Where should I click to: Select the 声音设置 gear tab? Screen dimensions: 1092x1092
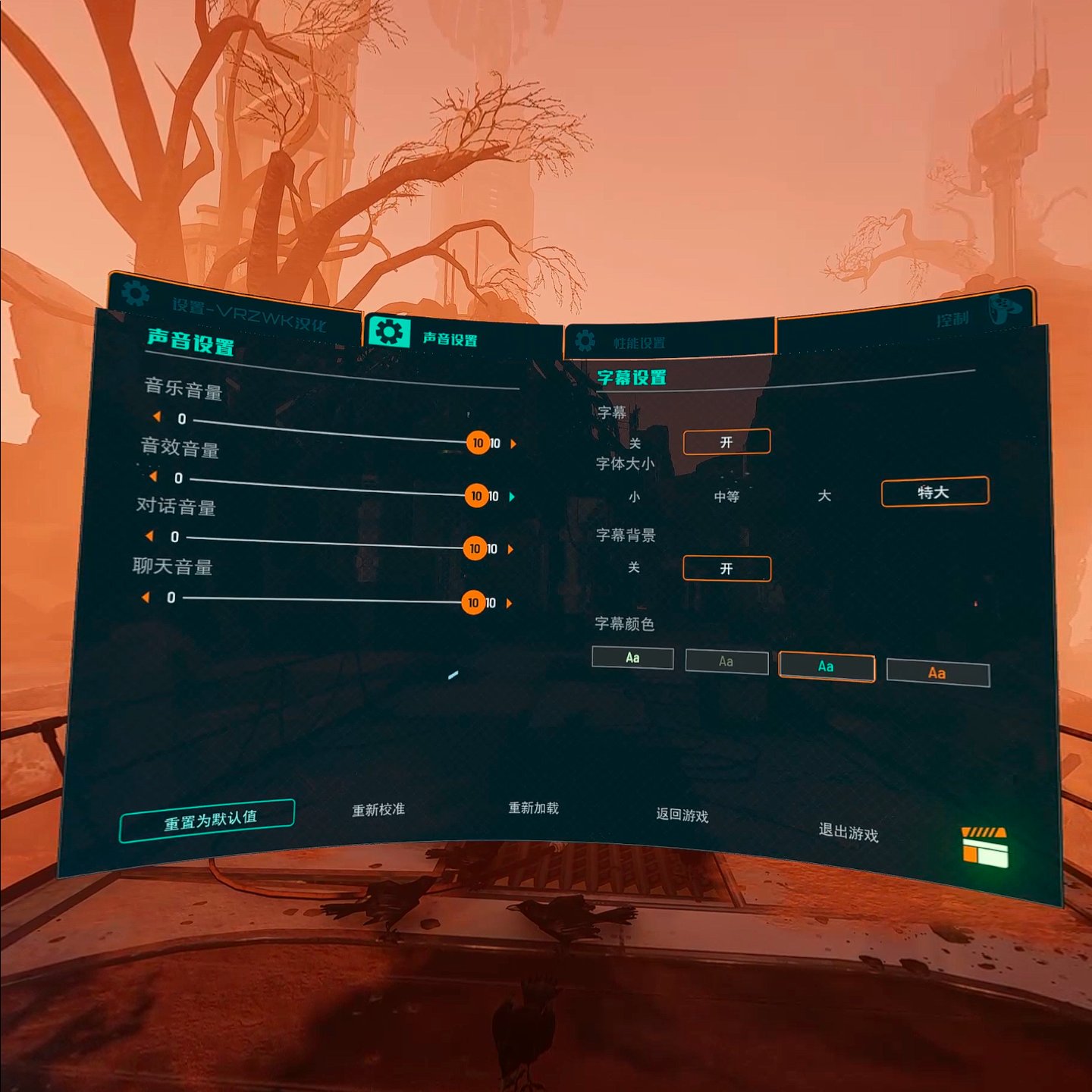pyautogui.click(x=389, y=332)
